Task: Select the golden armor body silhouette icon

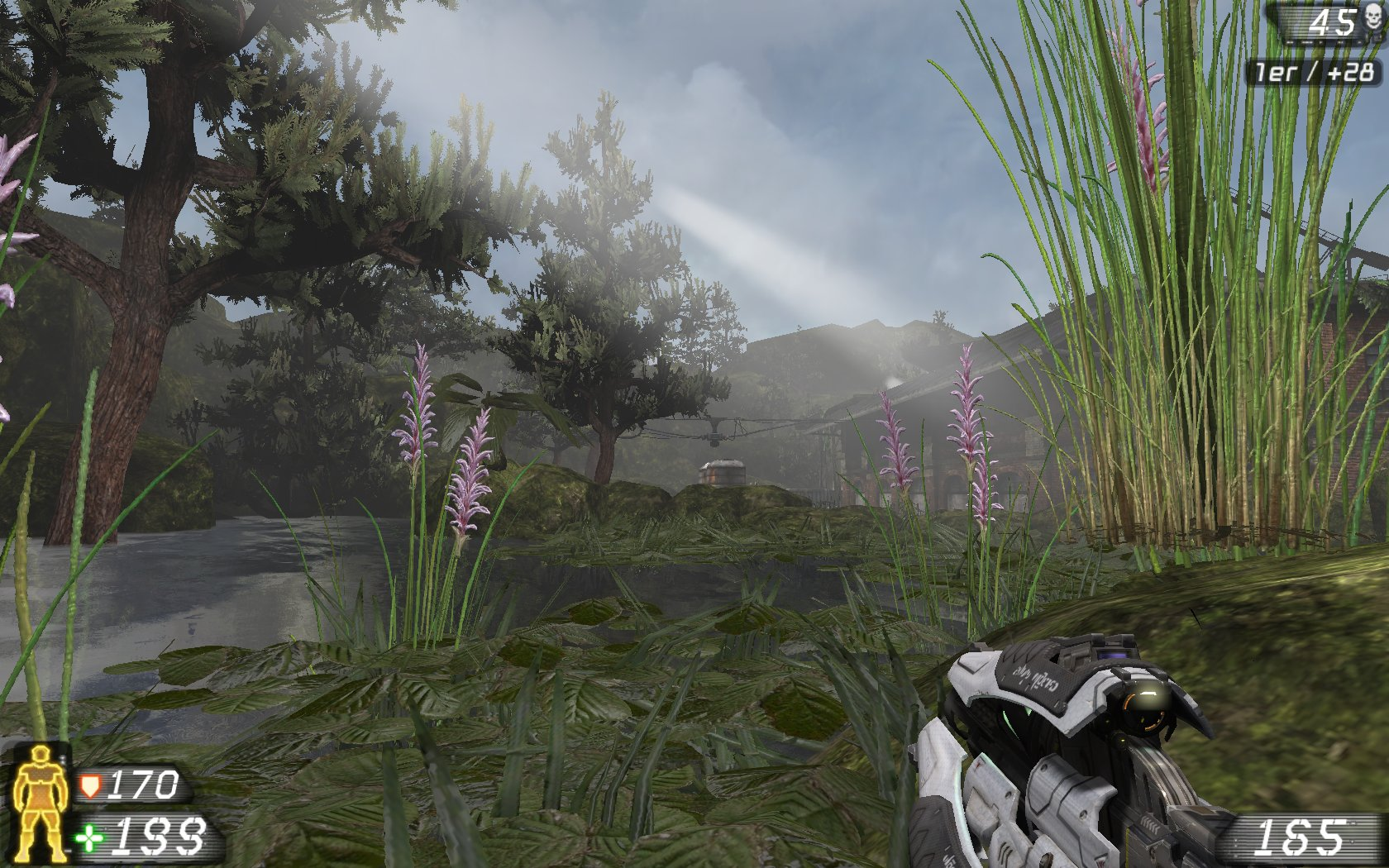Action: tap(40, 810)
